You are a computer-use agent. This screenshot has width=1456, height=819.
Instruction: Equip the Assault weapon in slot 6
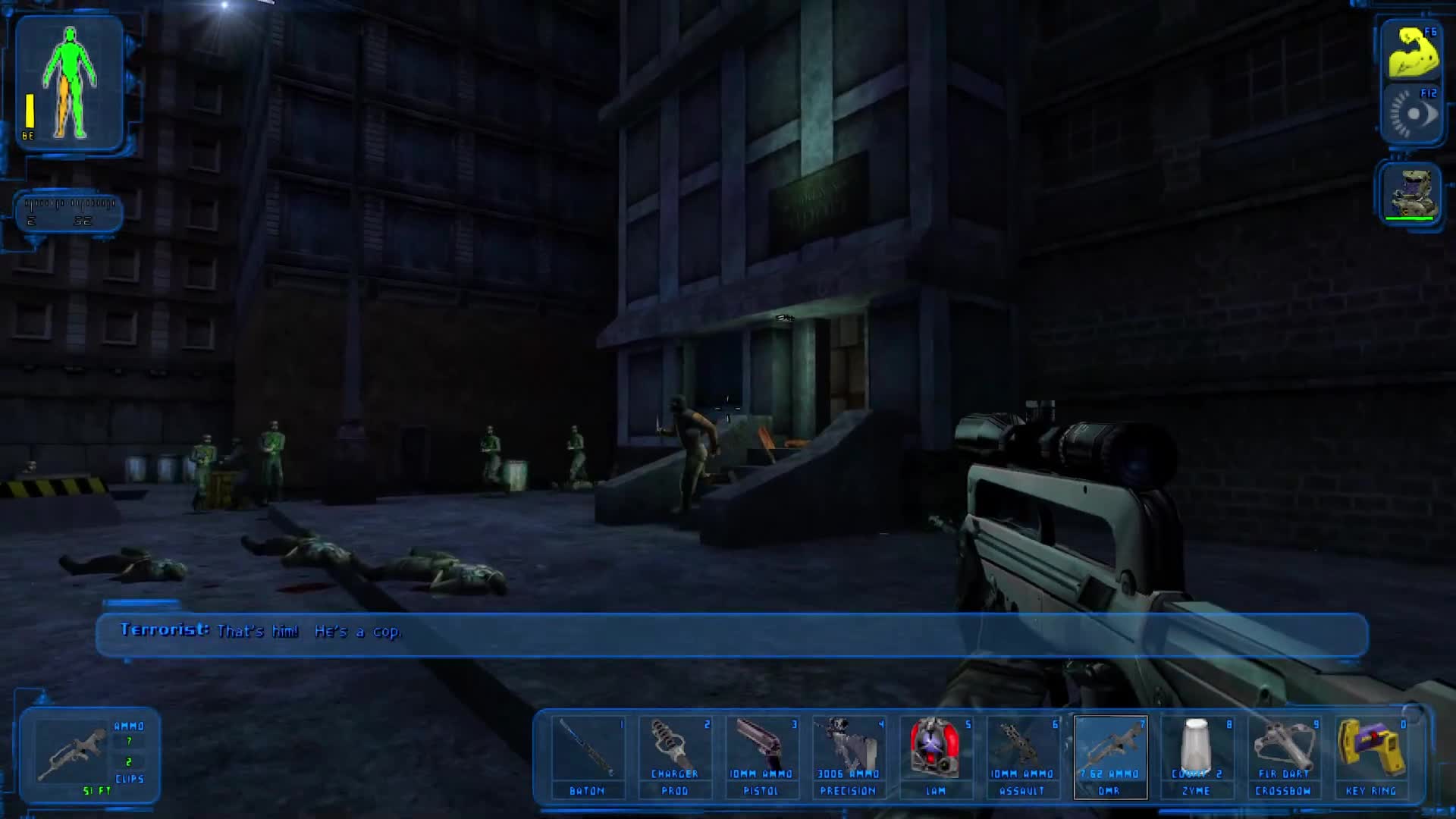pyautogui.click(x=1024, y=755)
